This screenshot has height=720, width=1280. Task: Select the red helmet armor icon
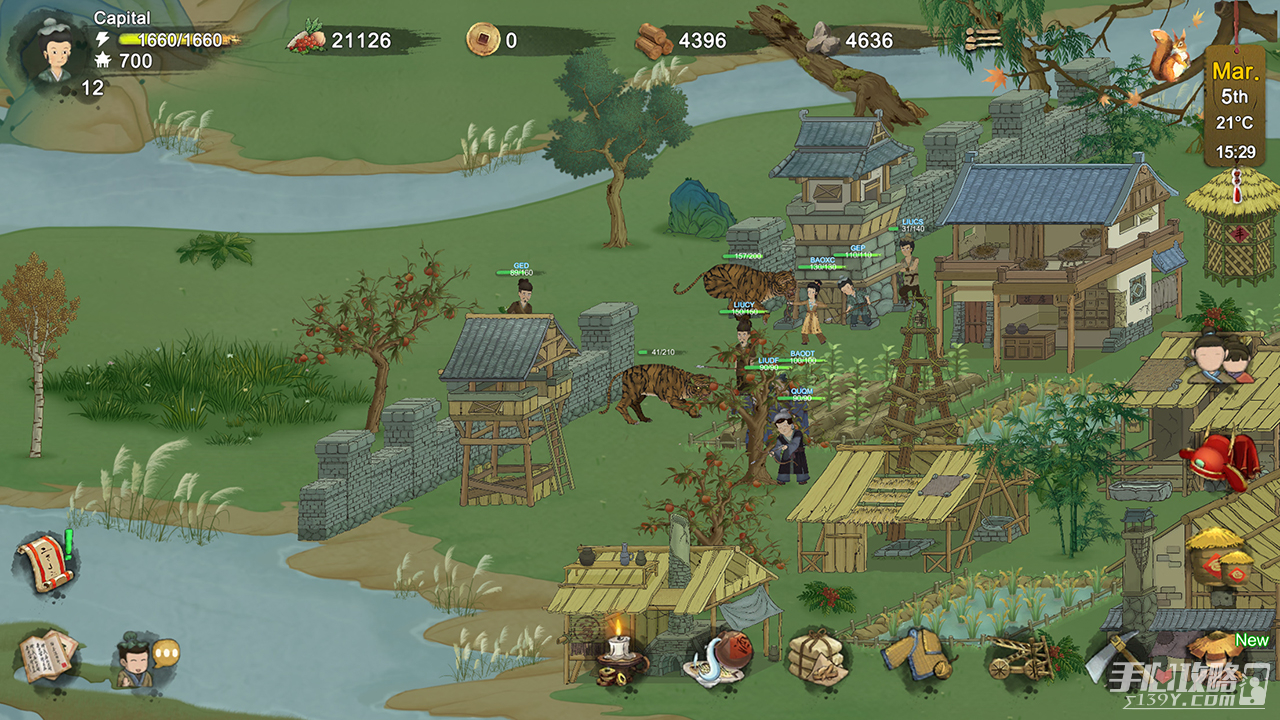point(1219,460)
